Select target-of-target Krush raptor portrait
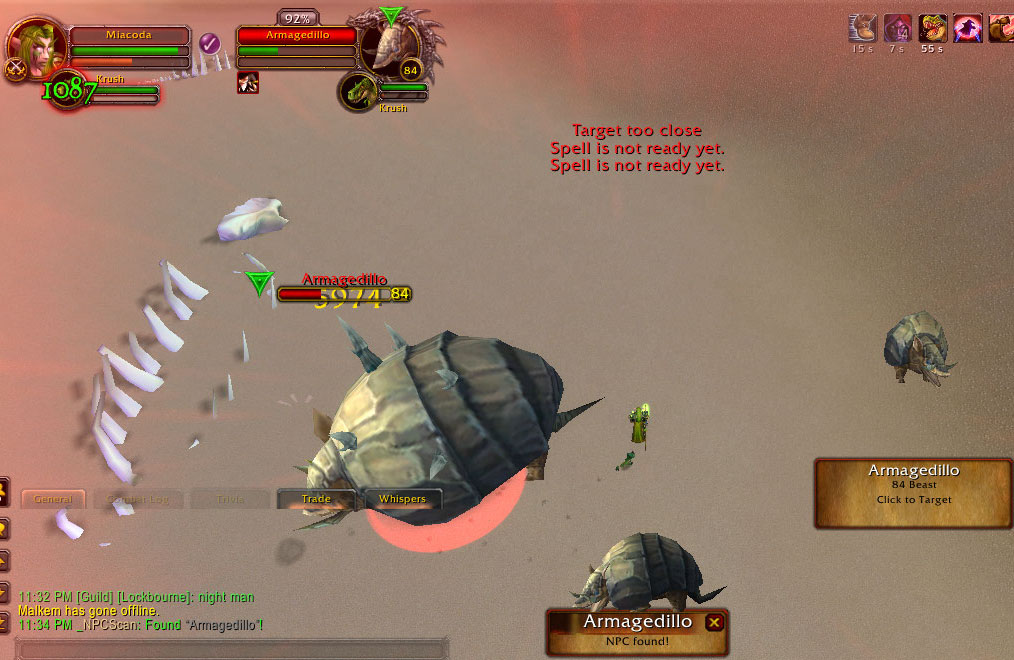Viewport: 1014px width, 660px height. click(x=357, y=92)
